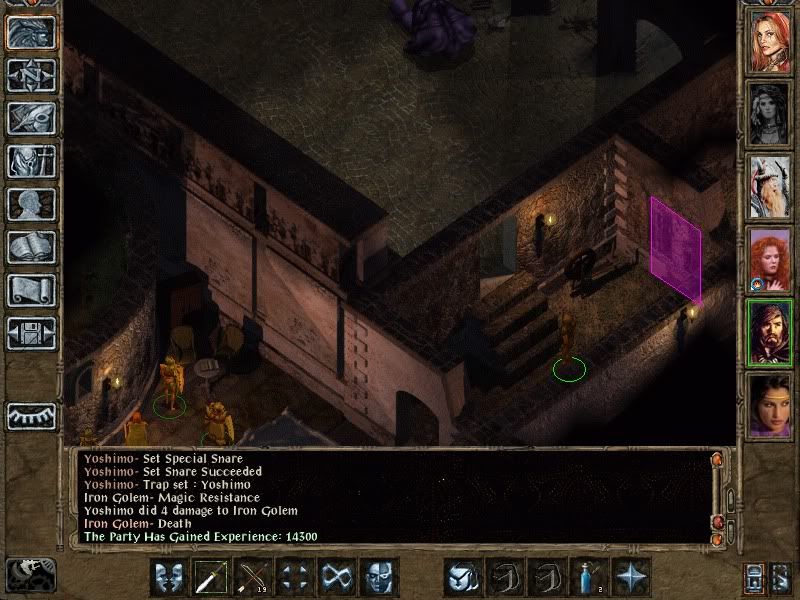This screenshot has width=800, height=600.
Task: Select the white-bearded warrior portrait
Action: click(770, 186)
